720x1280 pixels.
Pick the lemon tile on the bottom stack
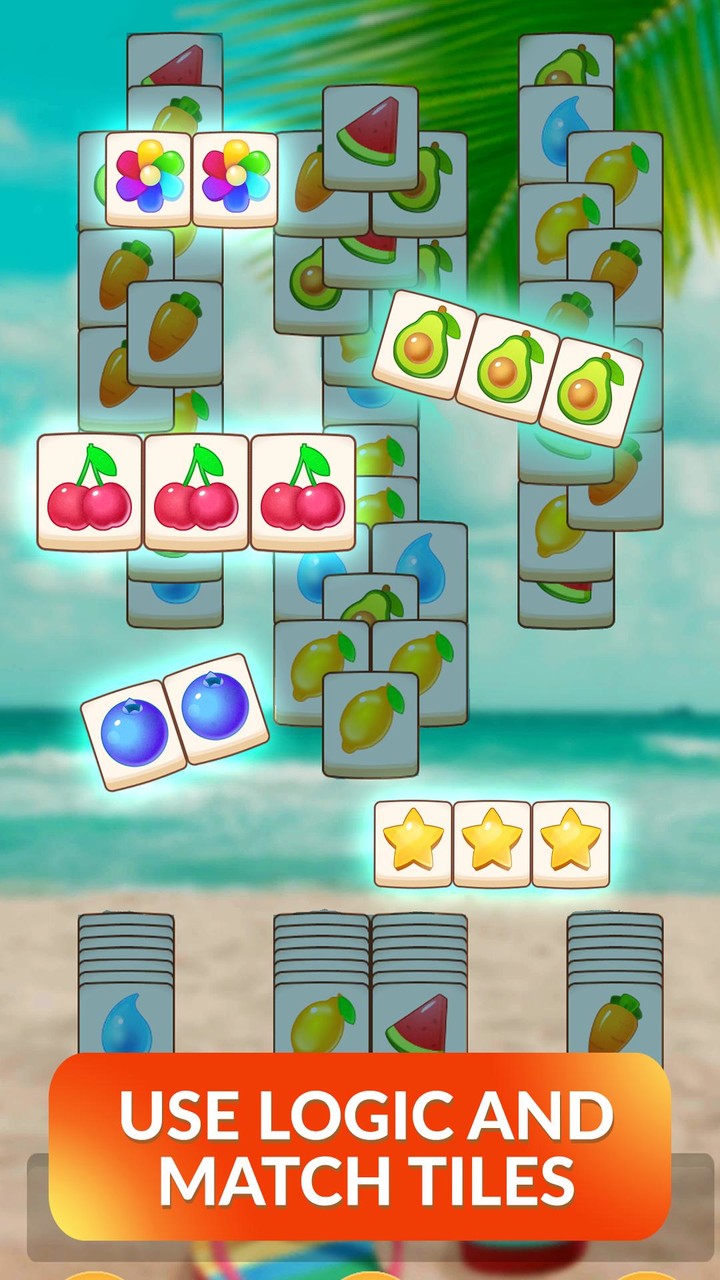pyautogui.click(x=322, y=1020)
